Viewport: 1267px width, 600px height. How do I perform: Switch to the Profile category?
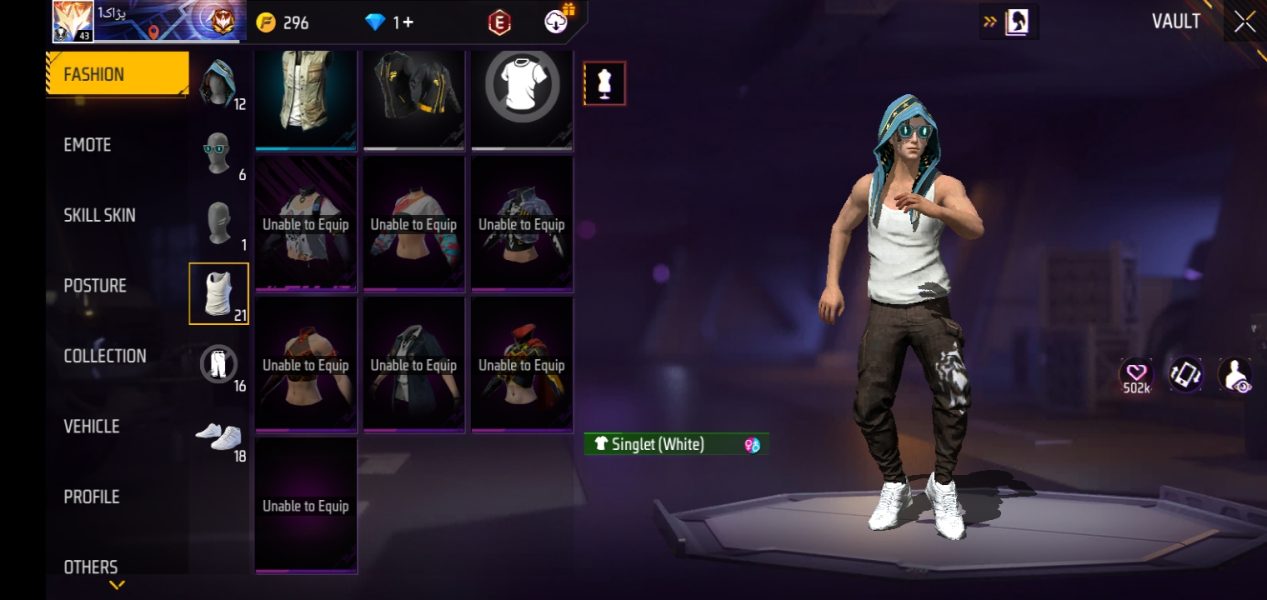point(91,497)
